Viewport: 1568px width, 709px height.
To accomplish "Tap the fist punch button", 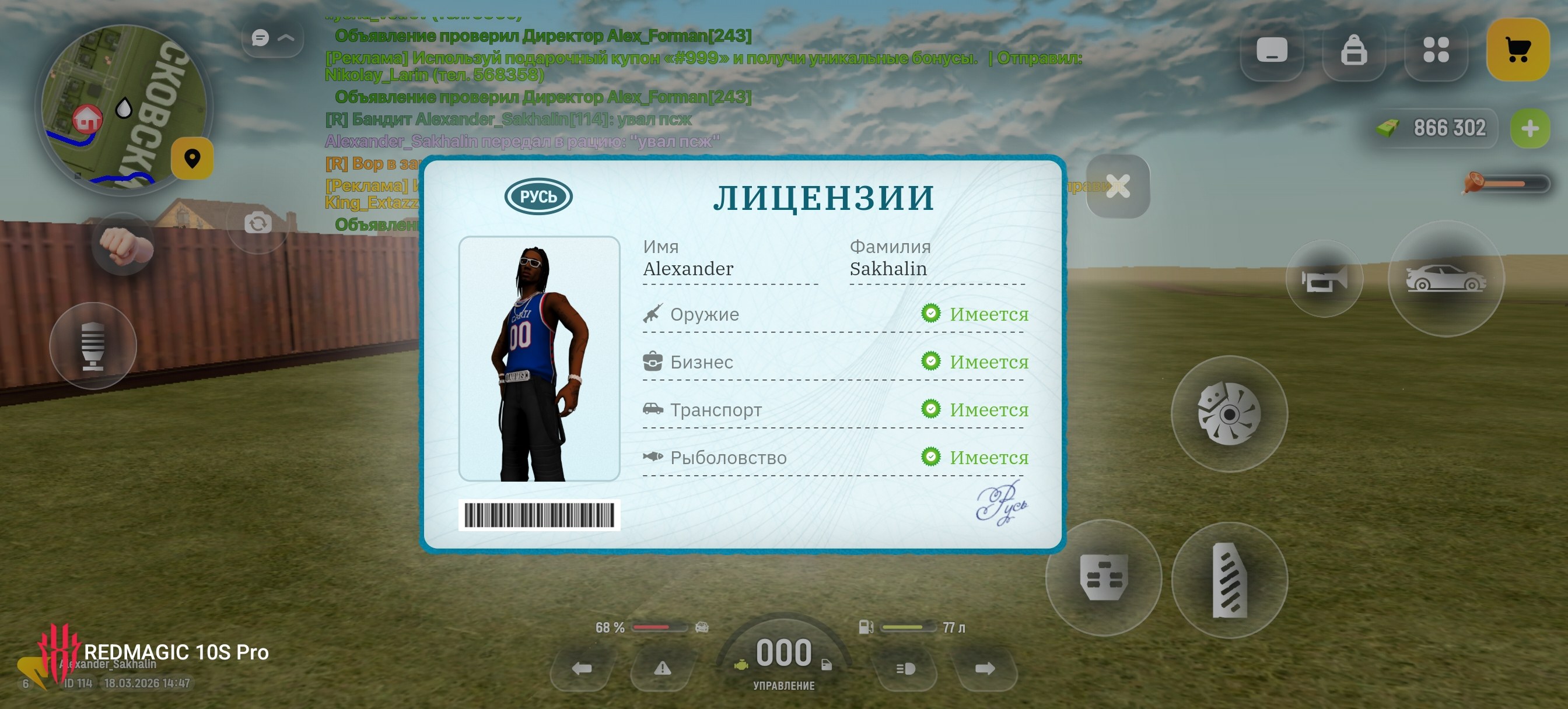I will coord(124,244).
